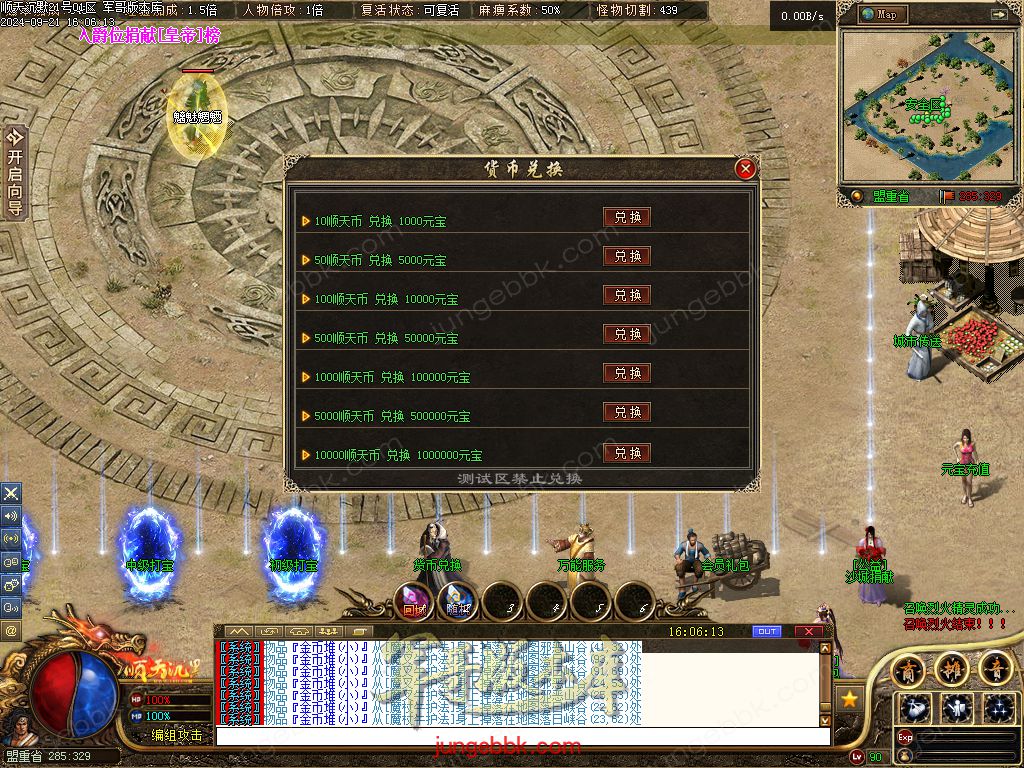The width and height of the screenshot is (1024, 768).
Task: Click the 编组攻击 group attack mode label
Action: point(176,735)
